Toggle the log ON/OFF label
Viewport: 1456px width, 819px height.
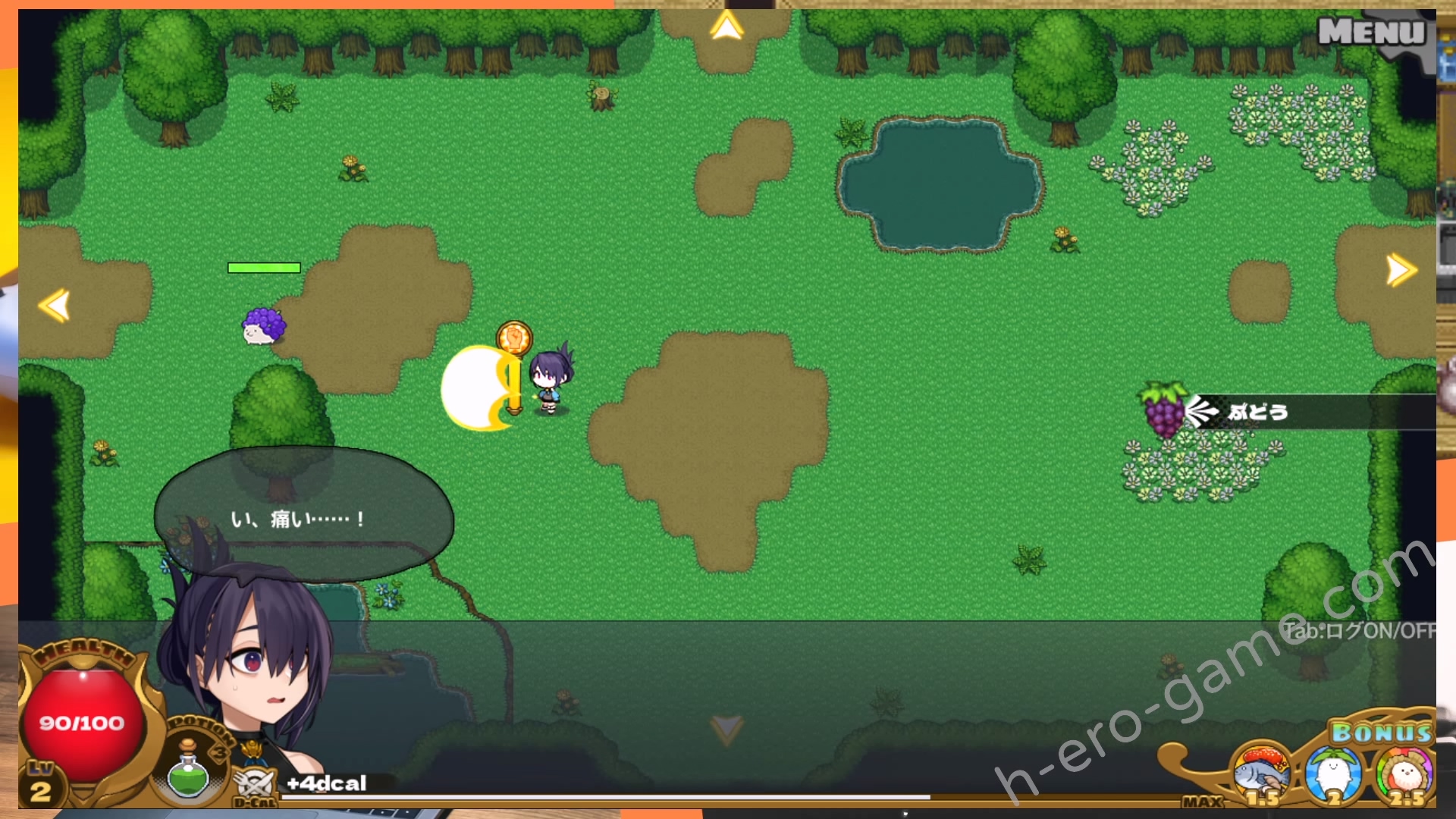pyautogui.click(x=1357, y=631)
